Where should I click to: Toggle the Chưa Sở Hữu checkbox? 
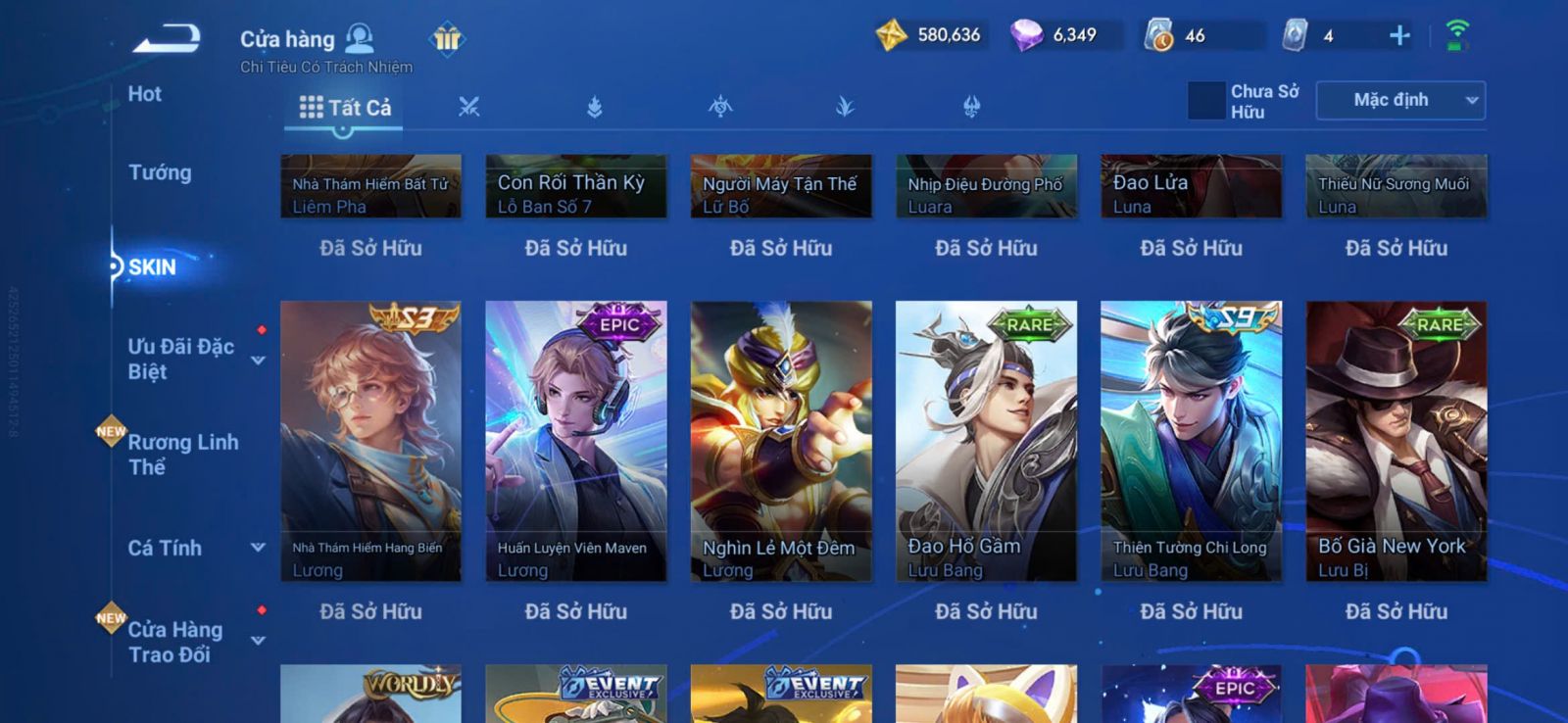coord(1206,101)
